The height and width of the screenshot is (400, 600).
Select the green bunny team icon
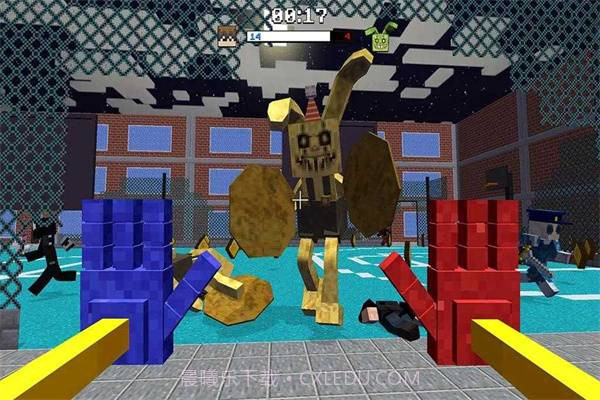coord(378,39)
